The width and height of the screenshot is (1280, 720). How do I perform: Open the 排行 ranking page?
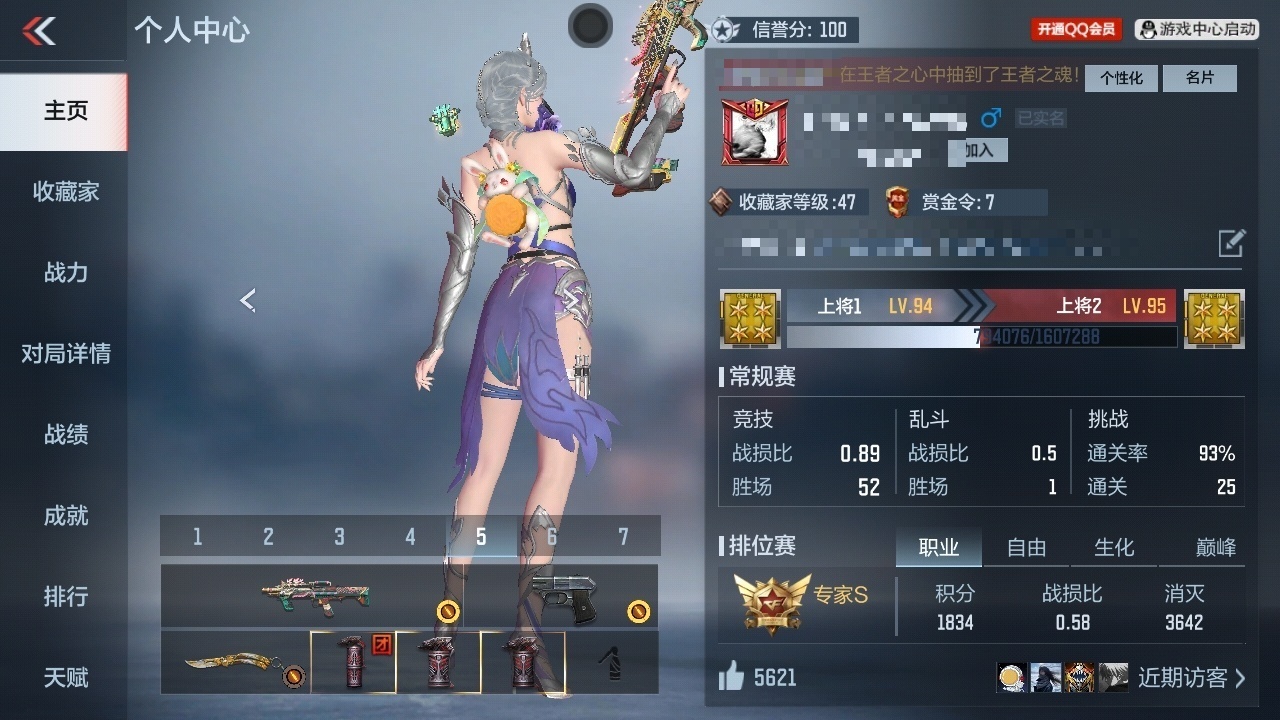(65, 597)
